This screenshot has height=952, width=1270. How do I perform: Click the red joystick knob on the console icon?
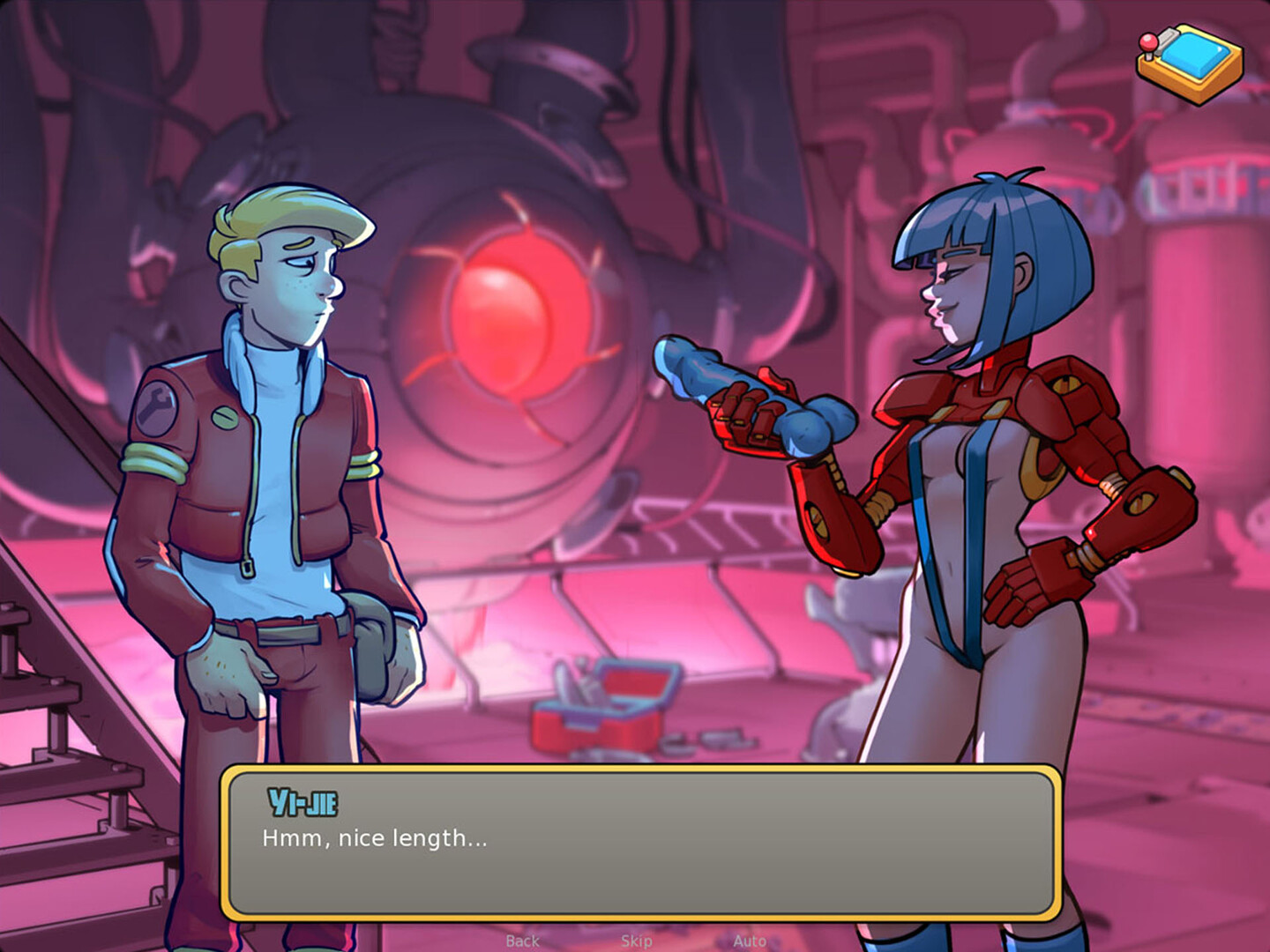(x=1147, y=42)
